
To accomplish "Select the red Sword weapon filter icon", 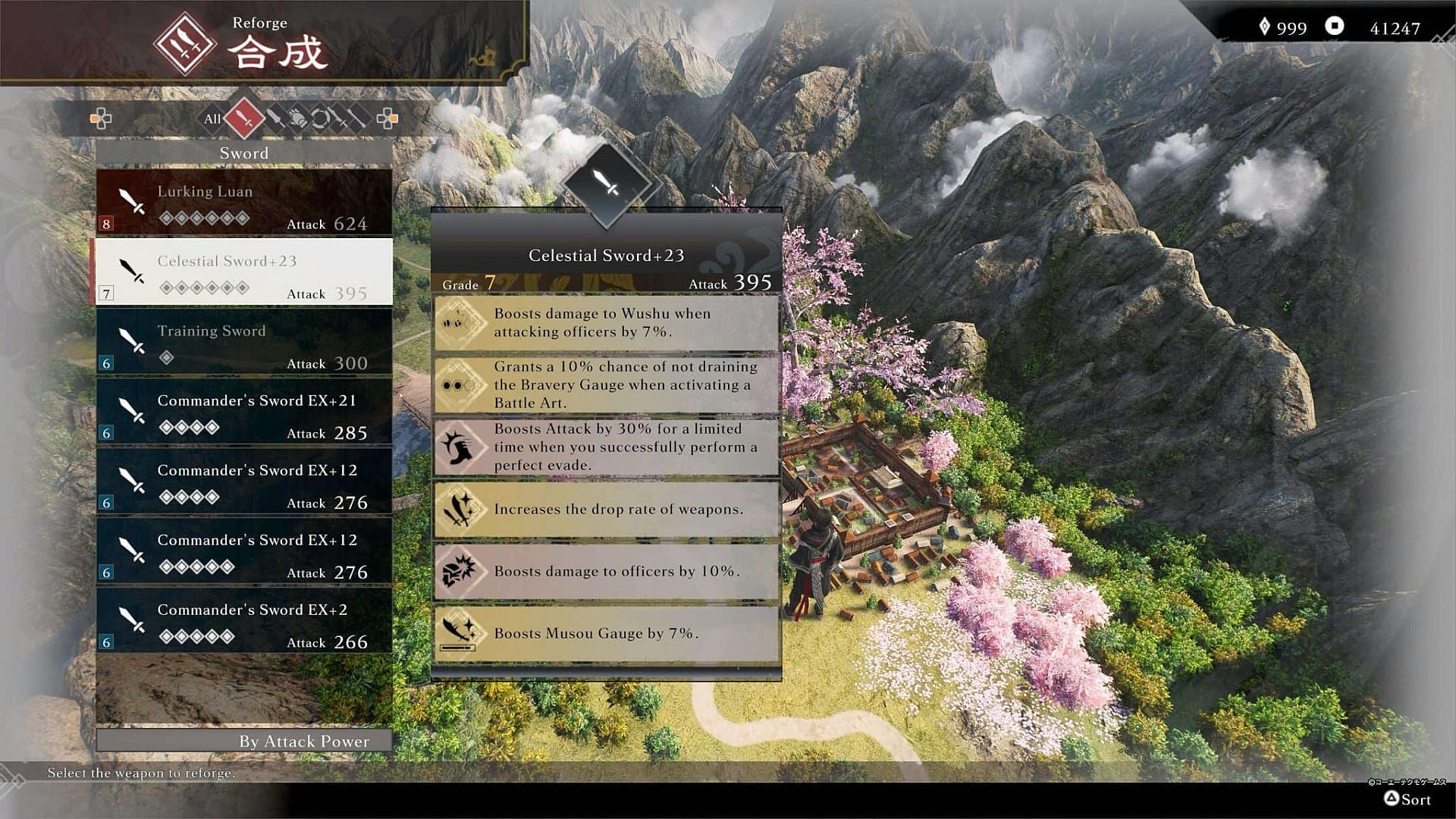I will click(x=243, y=119).
